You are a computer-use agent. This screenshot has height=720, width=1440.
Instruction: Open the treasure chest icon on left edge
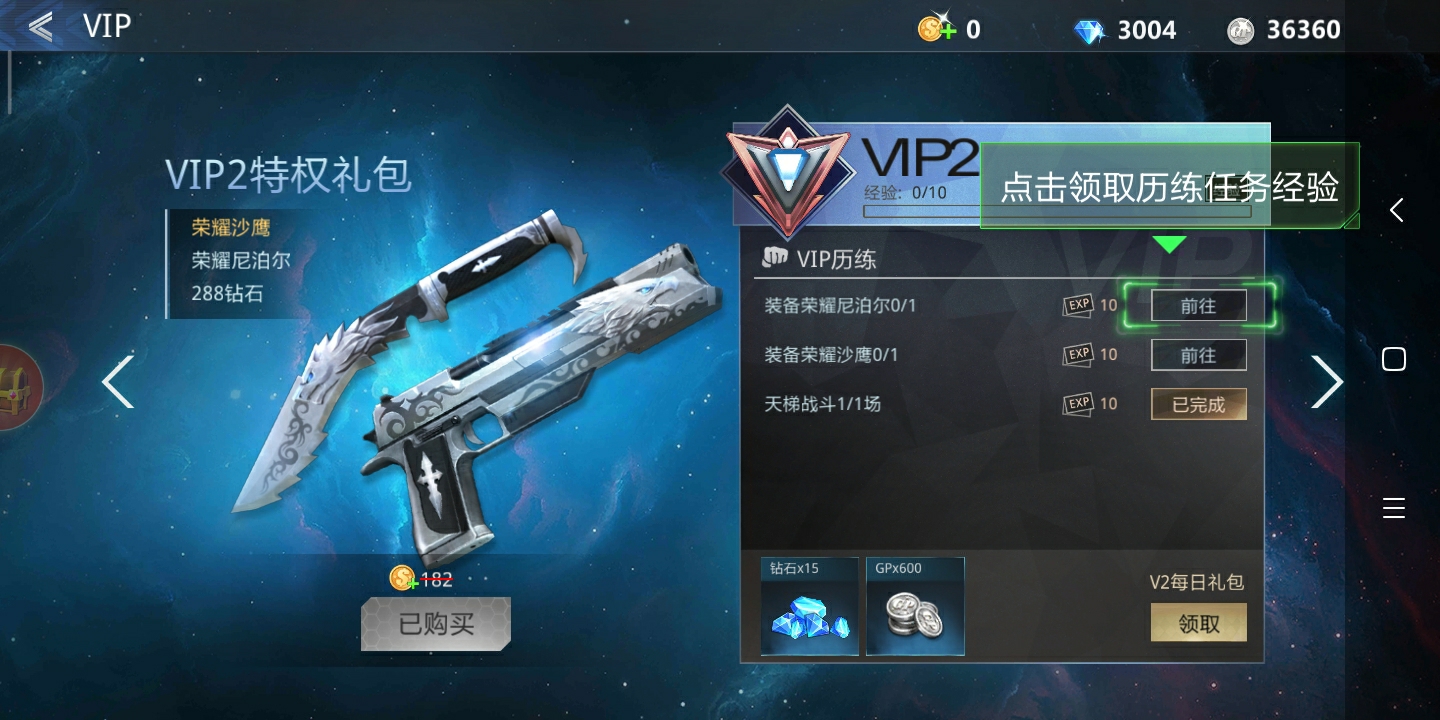tap(14, 385)
